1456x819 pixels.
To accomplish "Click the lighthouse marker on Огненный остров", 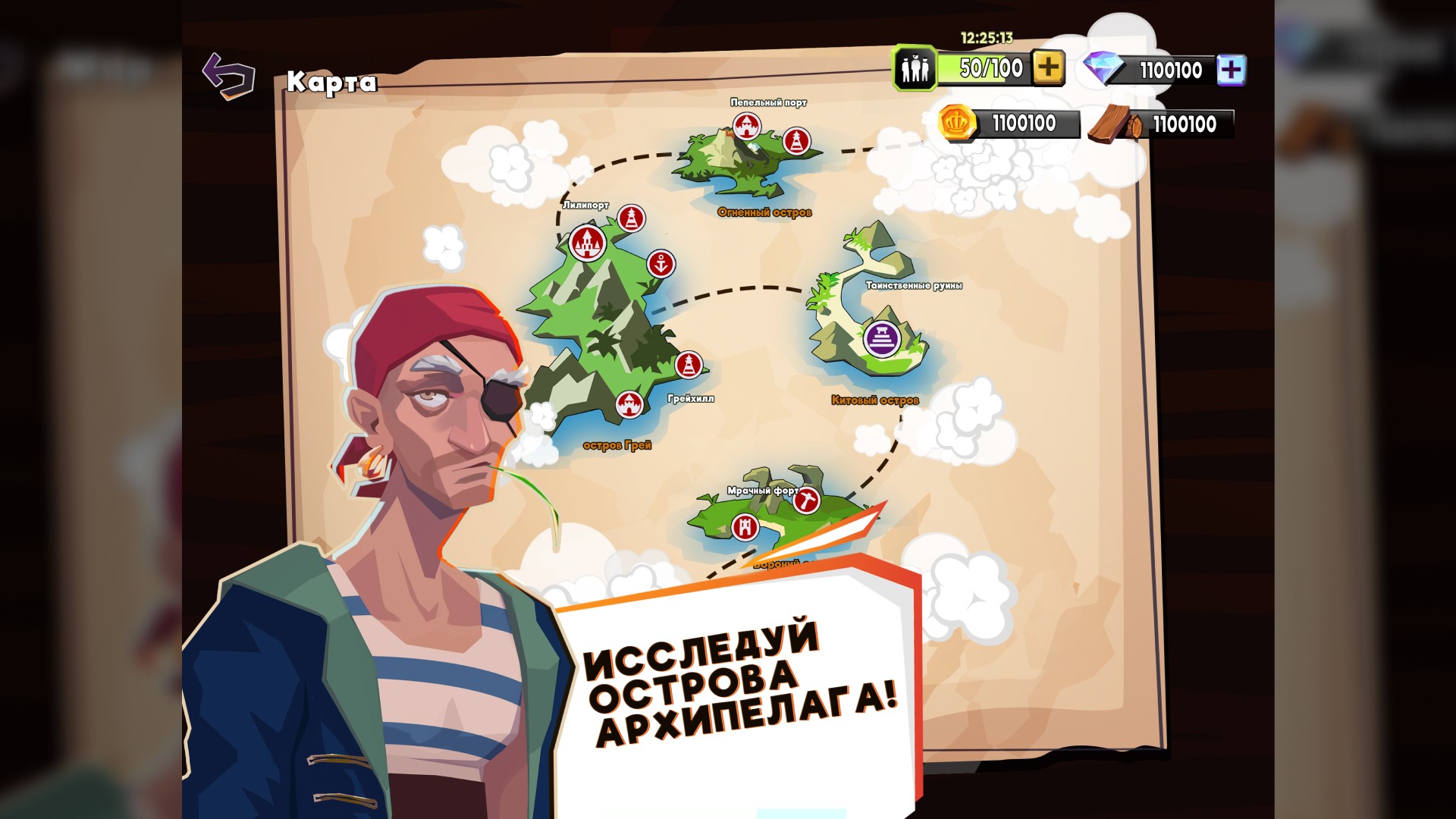I will pyautogui.click(x=796, y=141).
